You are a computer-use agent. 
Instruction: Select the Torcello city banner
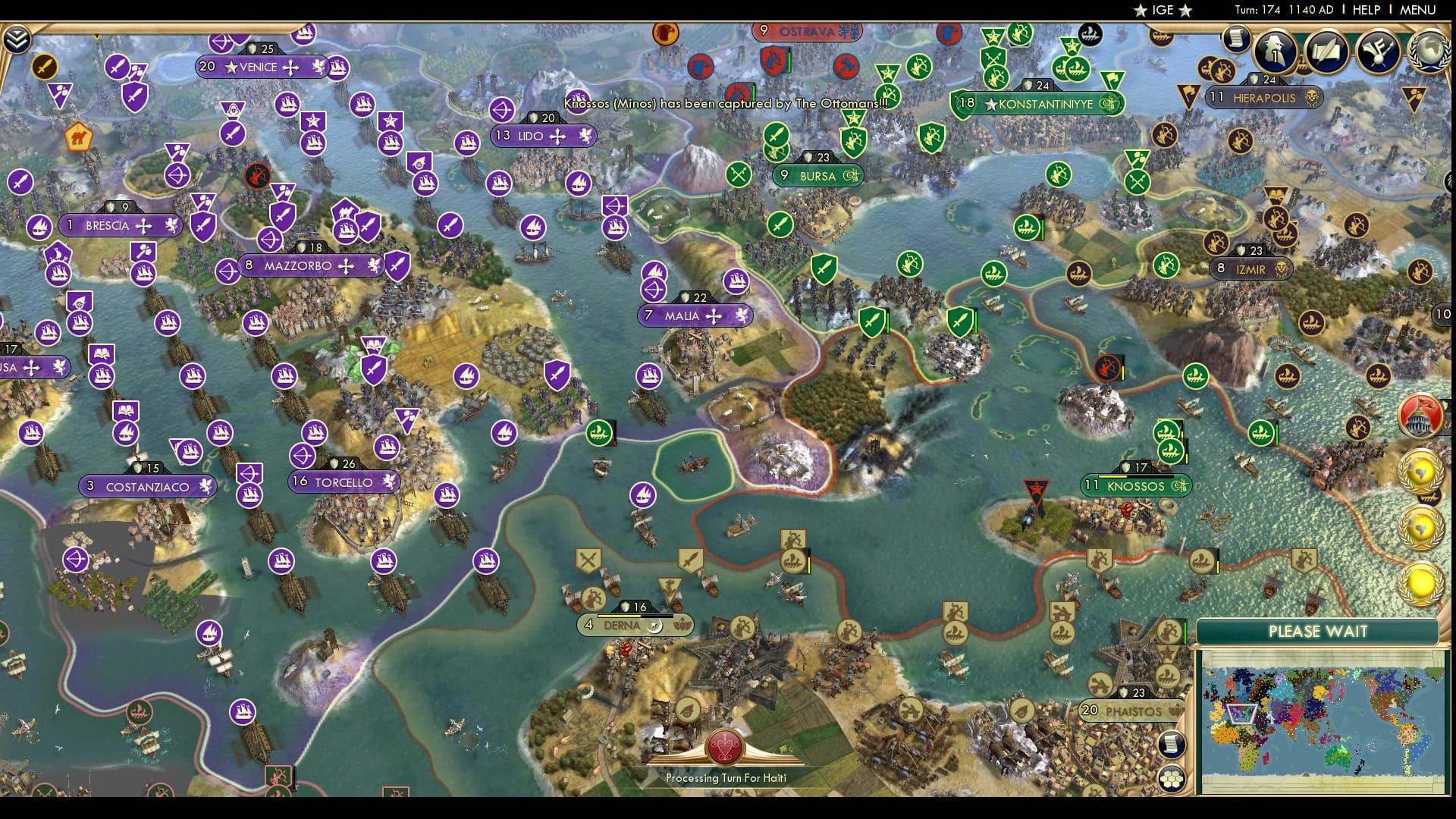(345, 482)
